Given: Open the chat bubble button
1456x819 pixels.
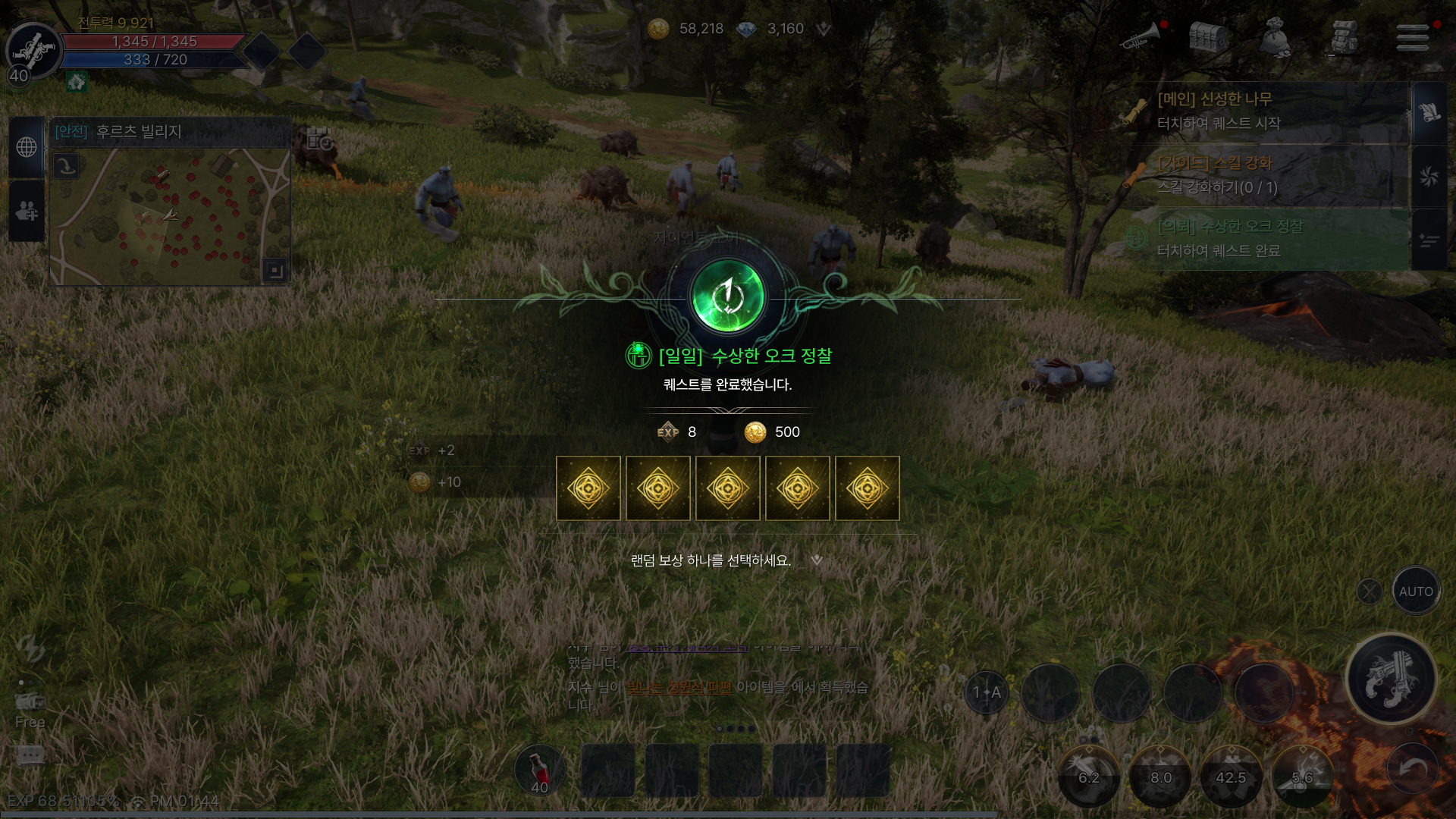Looking at the screenshot, I should pyautogui.click(x=30, y=755).
